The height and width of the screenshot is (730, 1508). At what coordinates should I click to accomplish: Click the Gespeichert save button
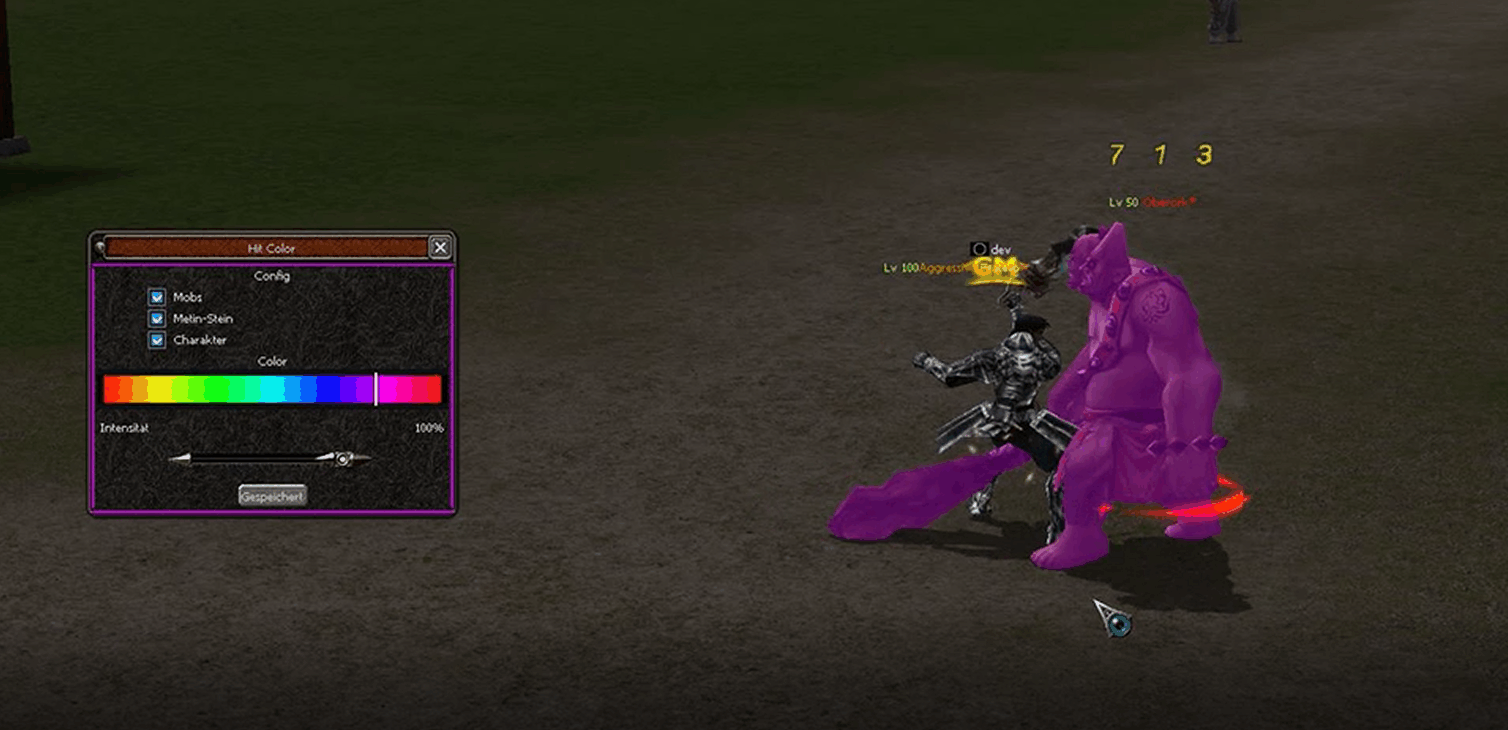(272, 496)
